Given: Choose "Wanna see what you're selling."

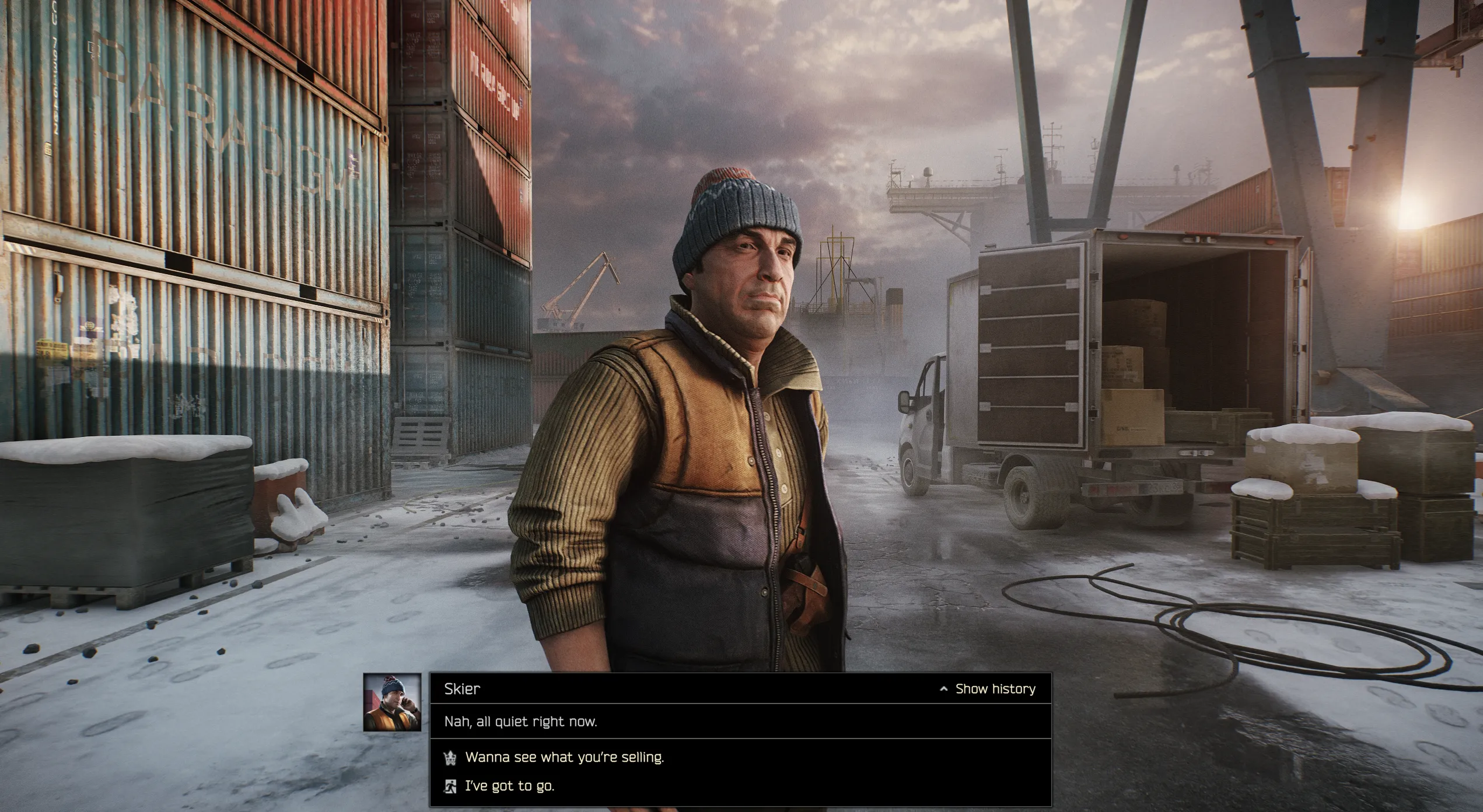Looking at the screenshot, I should (x=564, y=757).
